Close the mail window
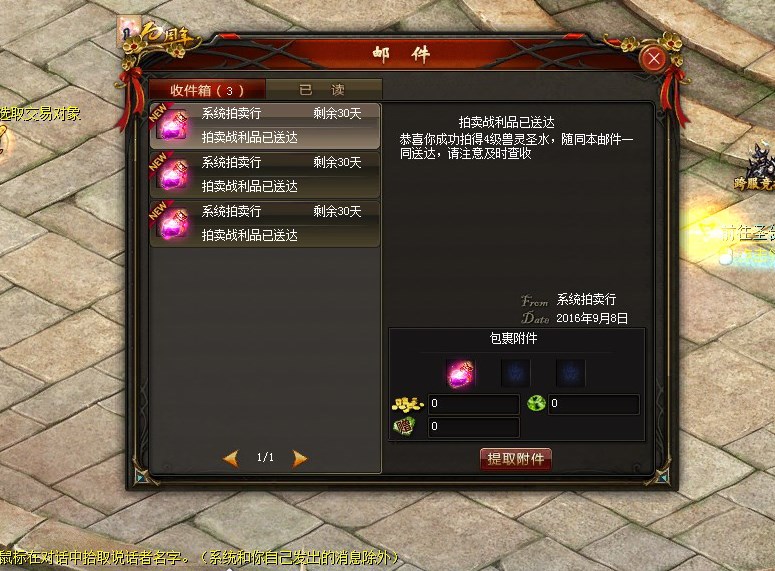Screen dimensions: 775x571 (654, 59)
